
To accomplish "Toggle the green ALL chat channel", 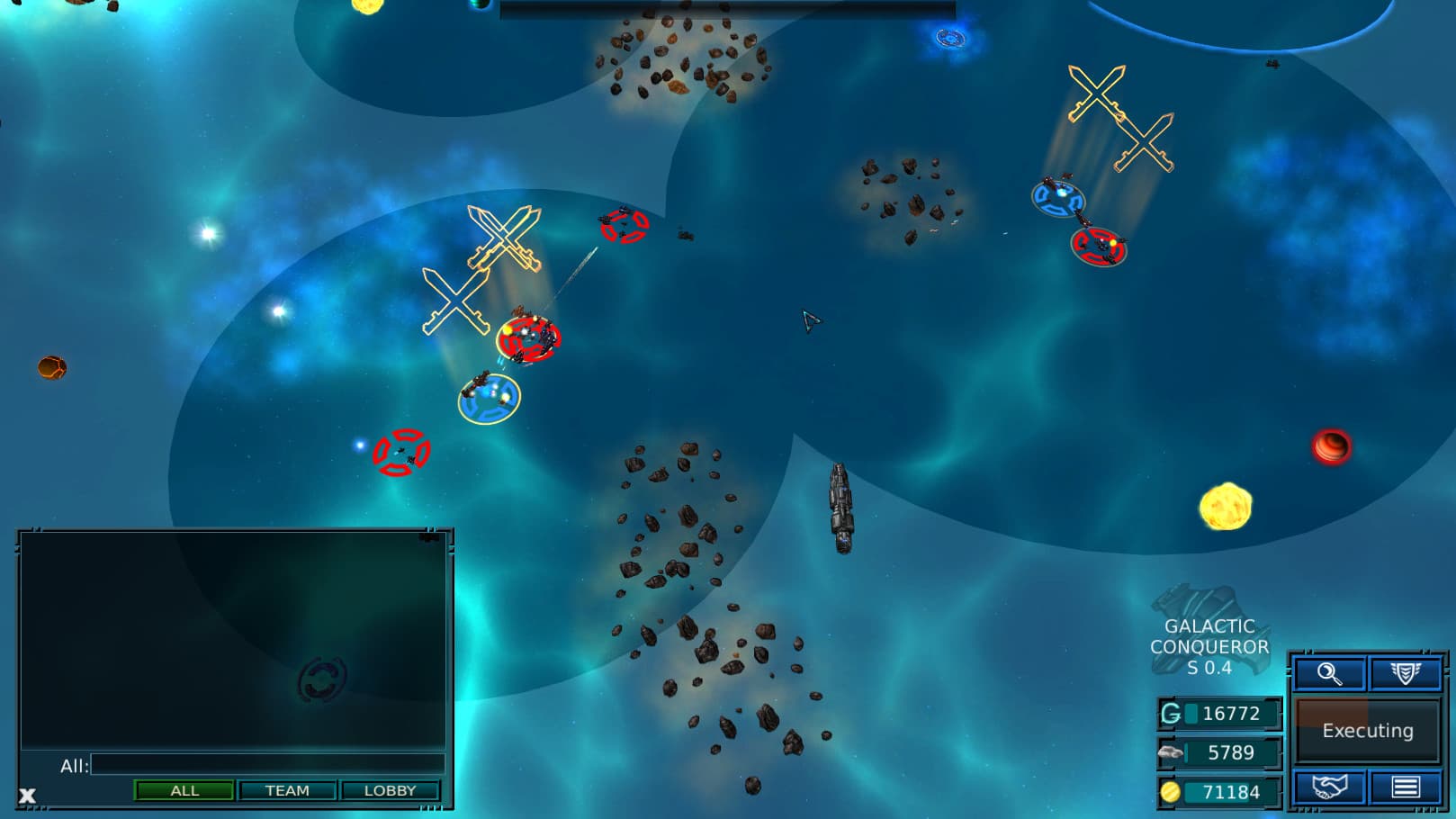I will pos(184,791).
